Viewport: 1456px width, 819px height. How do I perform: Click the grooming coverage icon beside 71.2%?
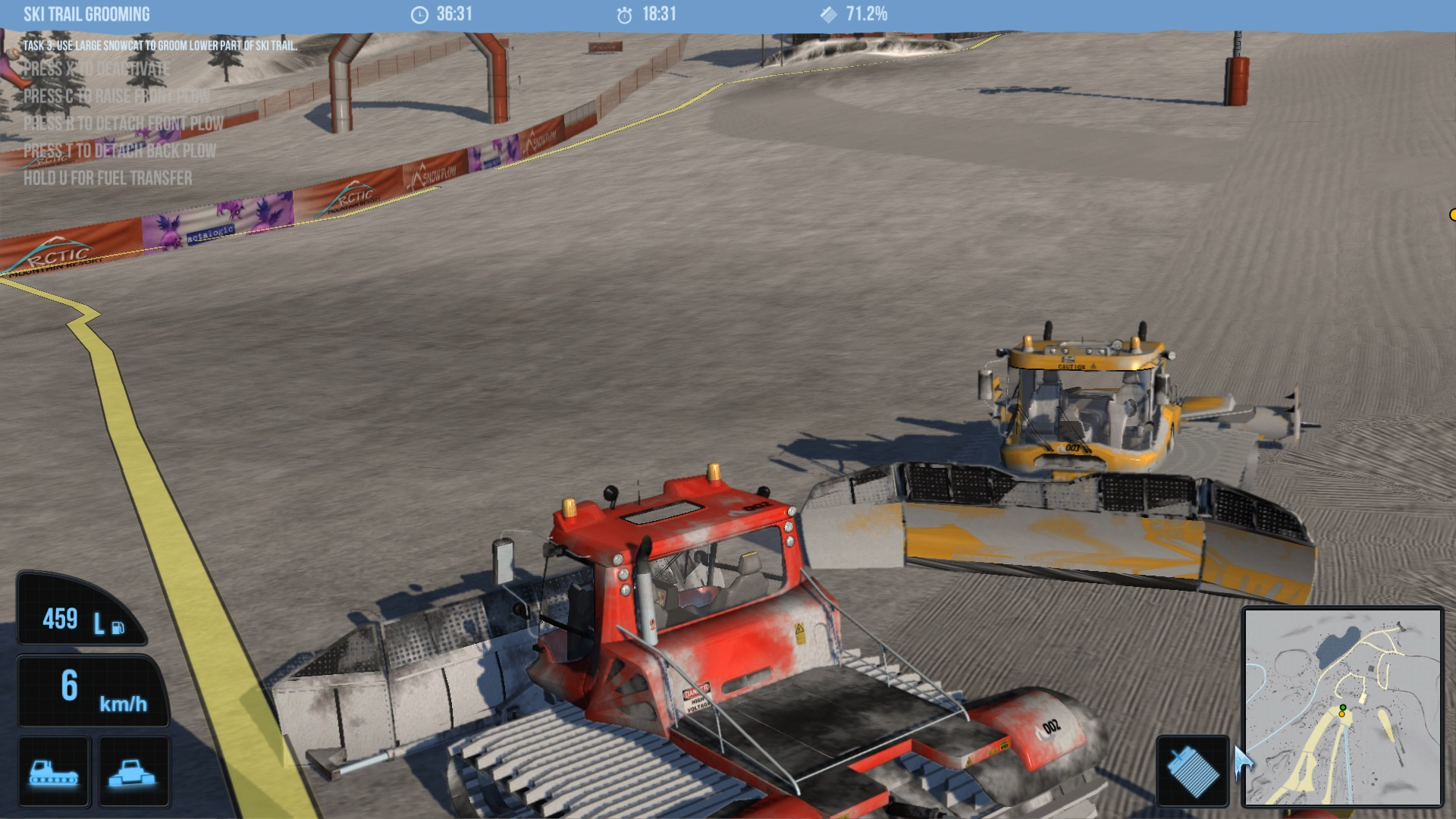point(828,13)
